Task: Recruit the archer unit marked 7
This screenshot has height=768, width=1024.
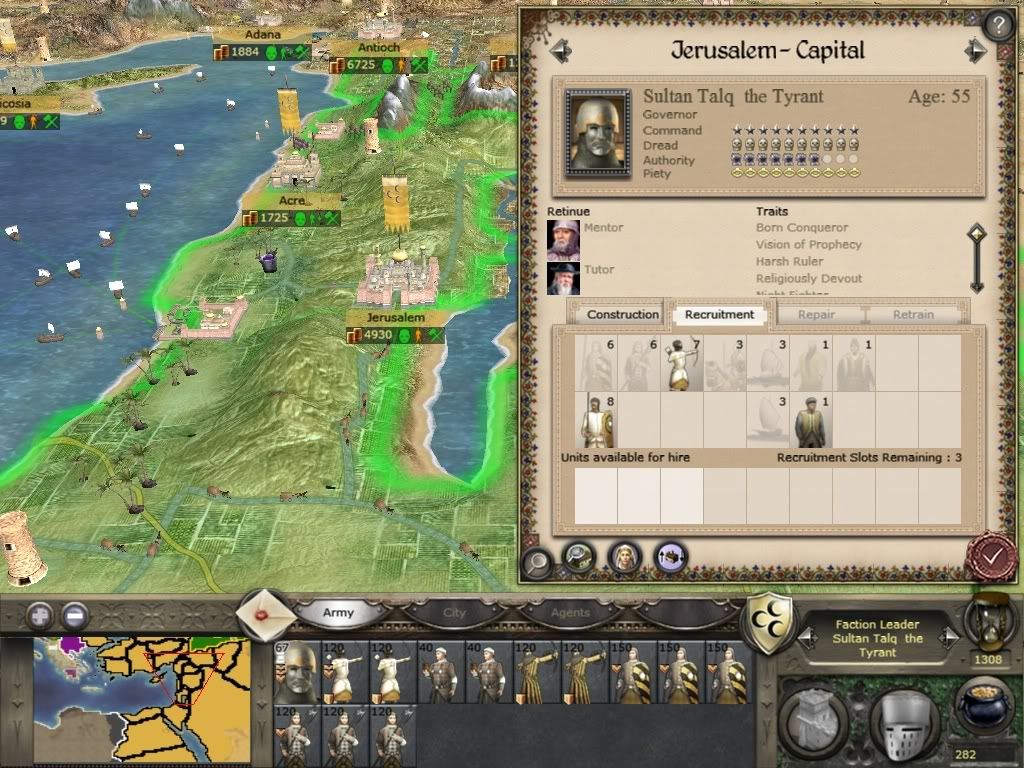Action: (682, 364)
